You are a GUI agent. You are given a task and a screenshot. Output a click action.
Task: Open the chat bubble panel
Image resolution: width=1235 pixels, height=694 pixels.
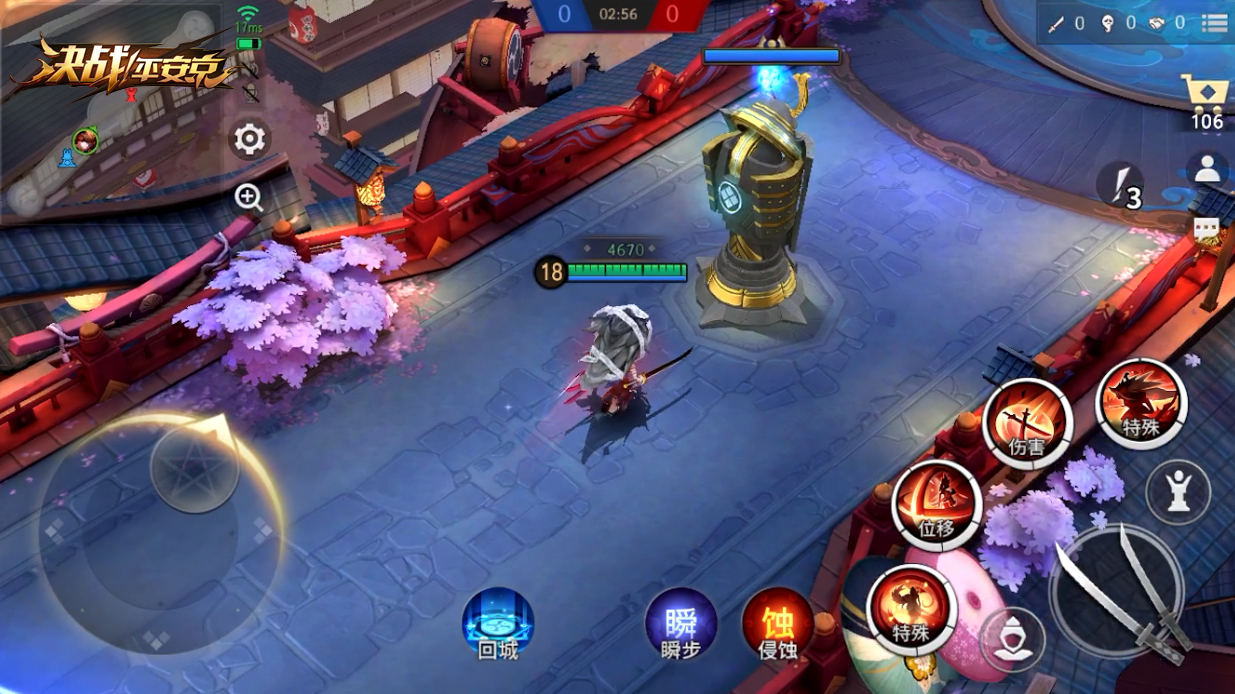1207,229
